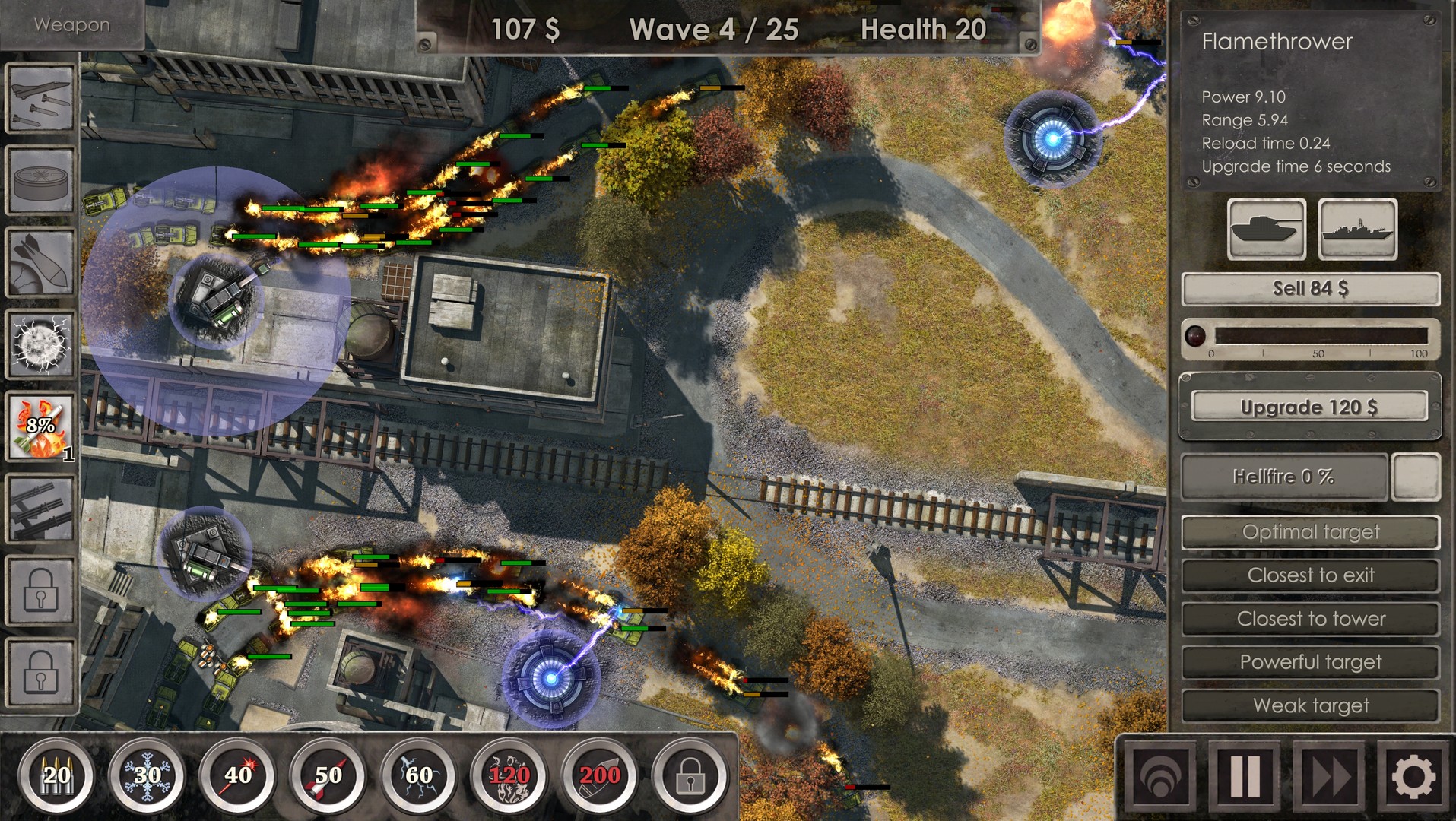Choose the snowflake freeze tower costing 30
1456x821 pixels.
pyautogui.click(x=146, y=775)
